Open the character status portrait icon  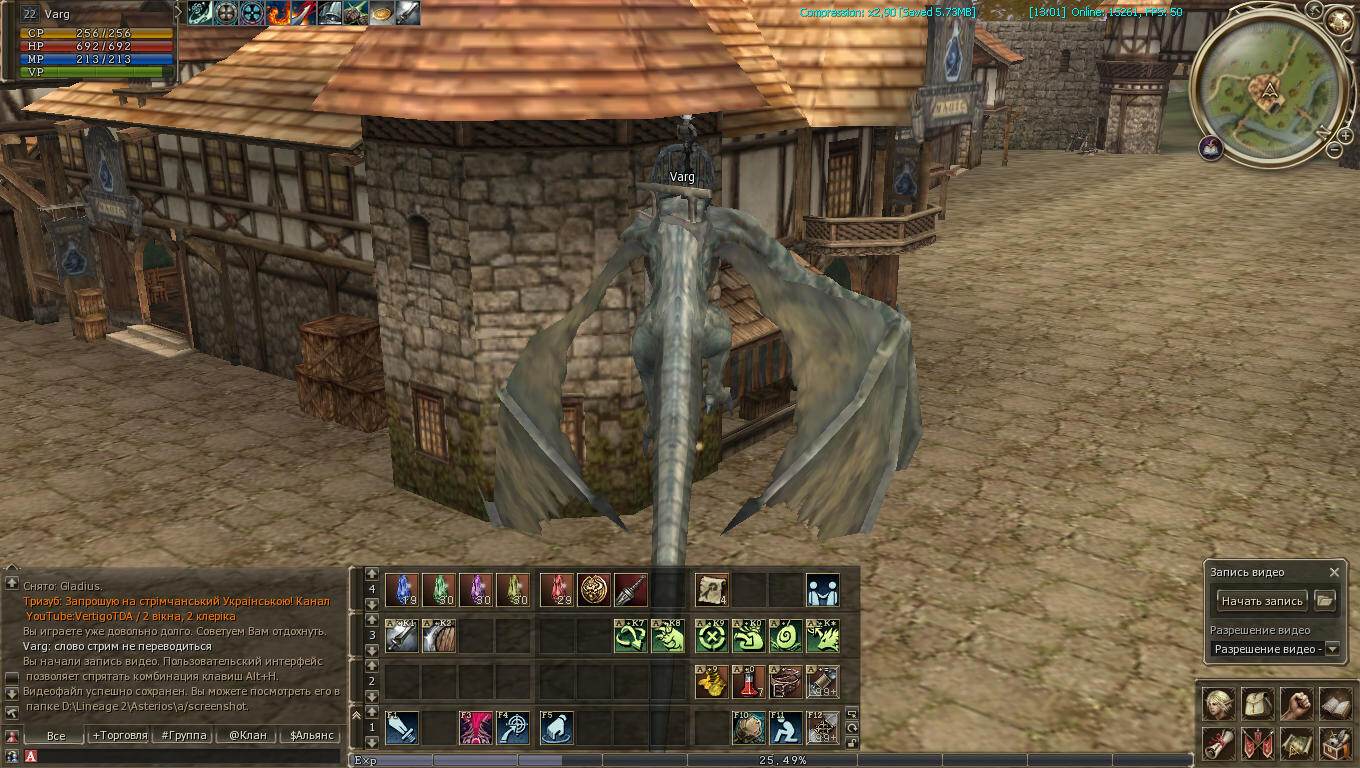tap(1218, 704)
